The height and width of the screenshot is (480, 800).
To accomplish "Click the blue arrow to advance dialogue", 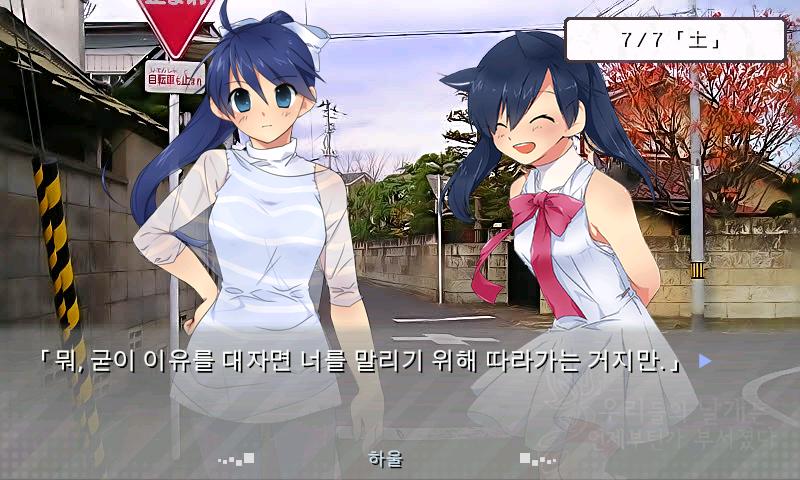I will (x=704, y=361).
